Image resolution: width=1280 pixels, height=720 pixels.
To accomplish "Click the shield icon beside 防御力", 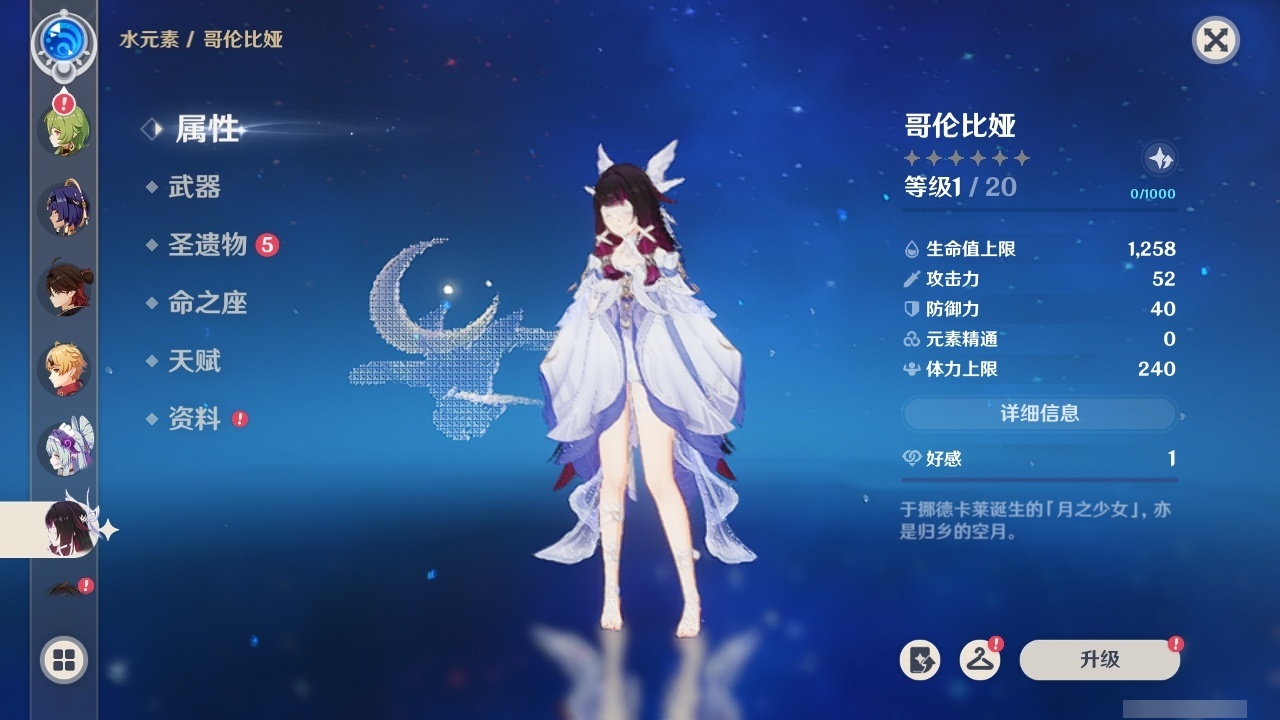I will pos(911,309).
